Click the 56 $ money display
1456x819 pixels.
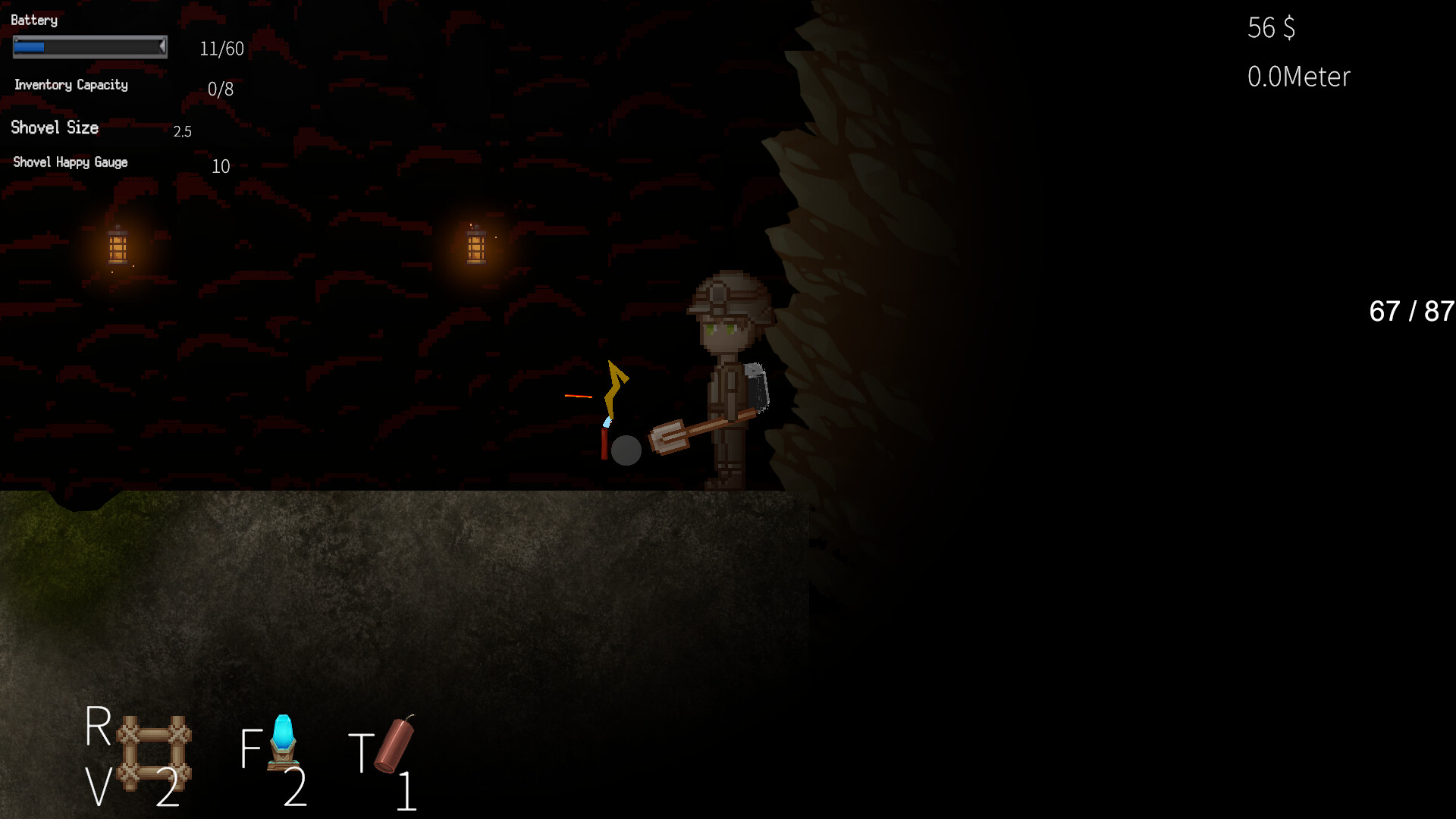(x=1270, y=28)
